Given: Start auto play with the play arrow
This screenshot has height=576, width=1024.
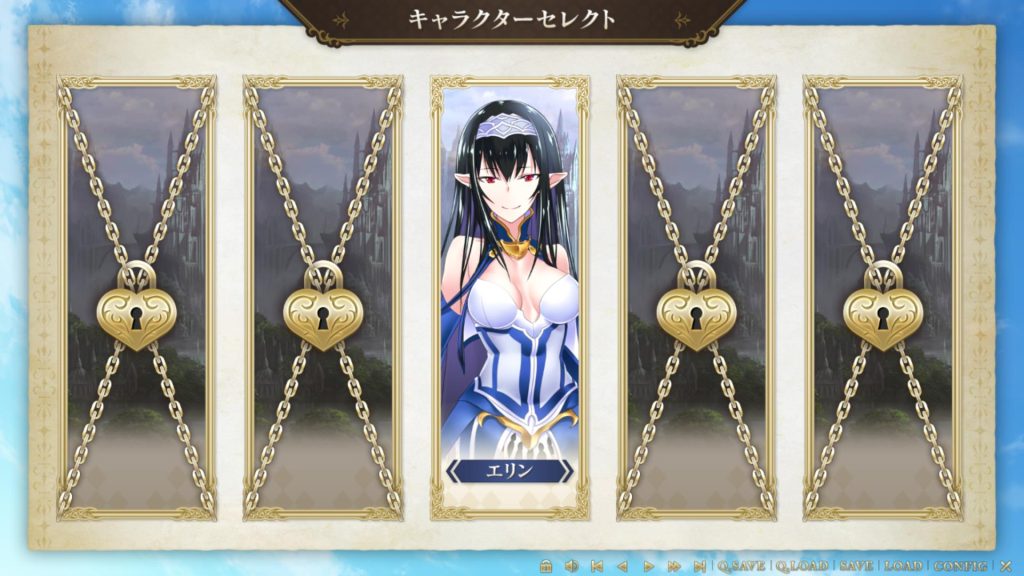Looking at the screenshot, I should coord(648,566).
